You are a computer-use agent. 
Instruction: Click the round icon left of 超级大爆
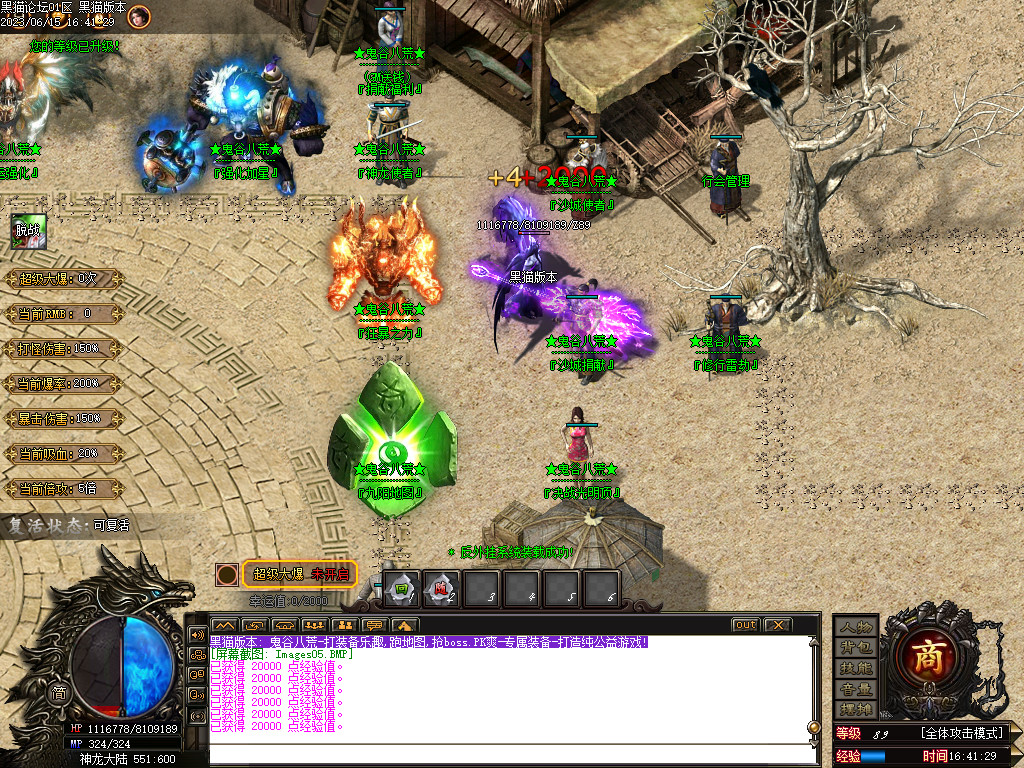pyautogui.click(x=228, y=574)
